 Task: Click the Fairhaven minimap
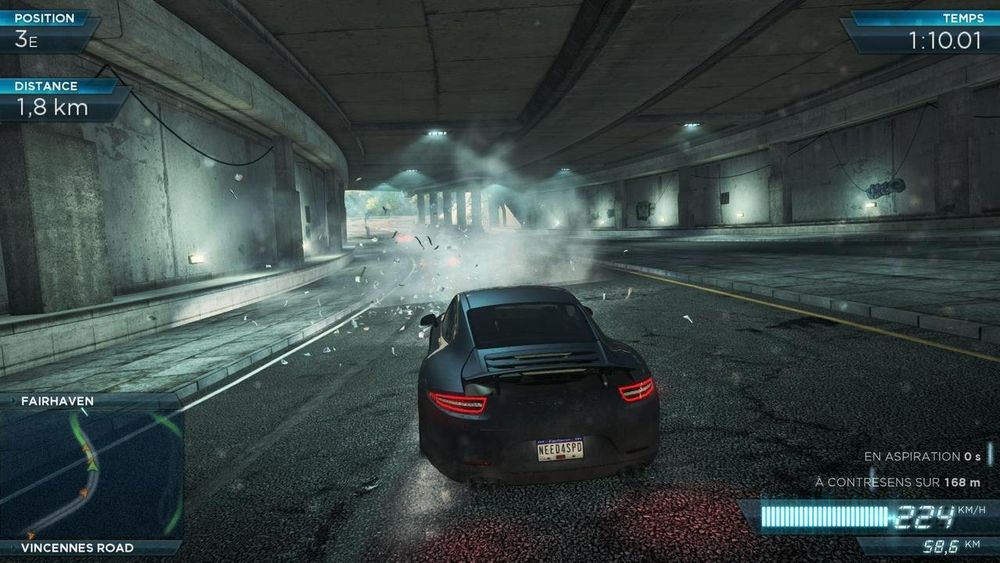click(x=90, y=474)
